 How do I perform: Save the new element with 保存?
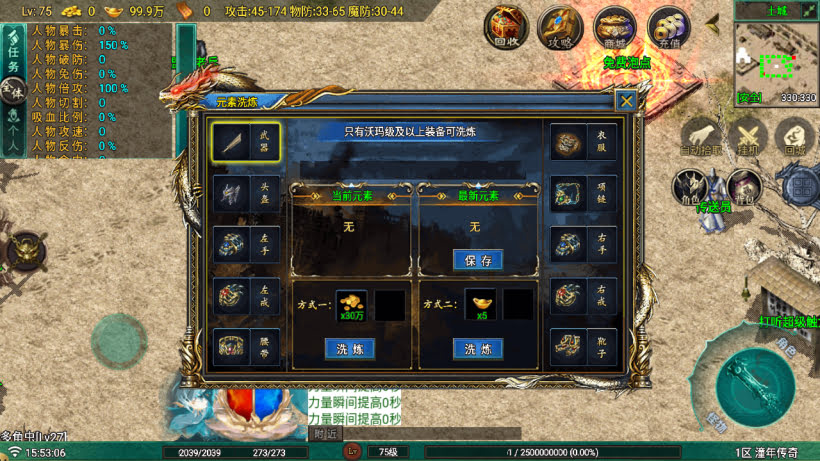tap(477, 260)
